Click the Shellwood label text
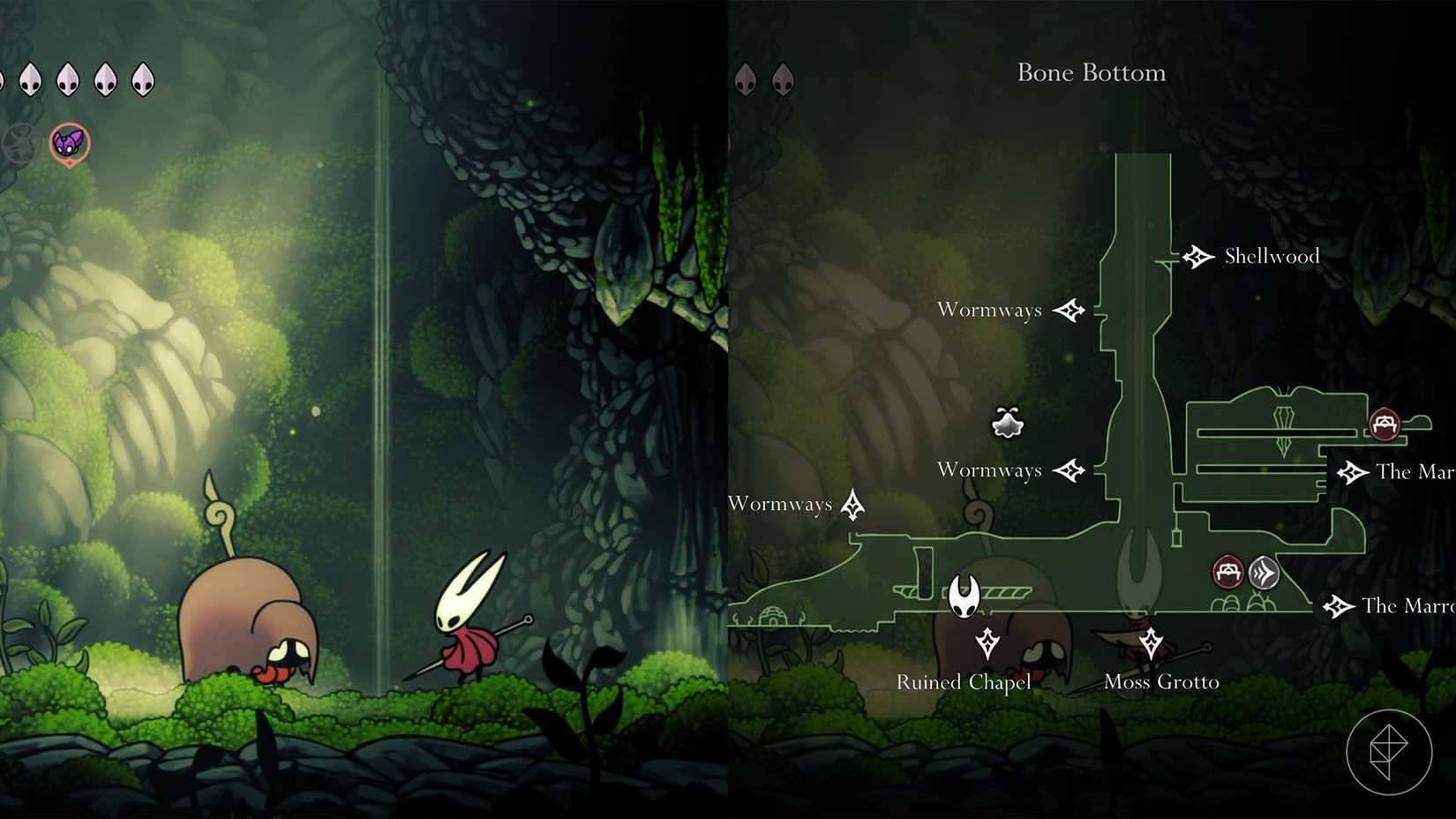 (x=1271, y=256)
